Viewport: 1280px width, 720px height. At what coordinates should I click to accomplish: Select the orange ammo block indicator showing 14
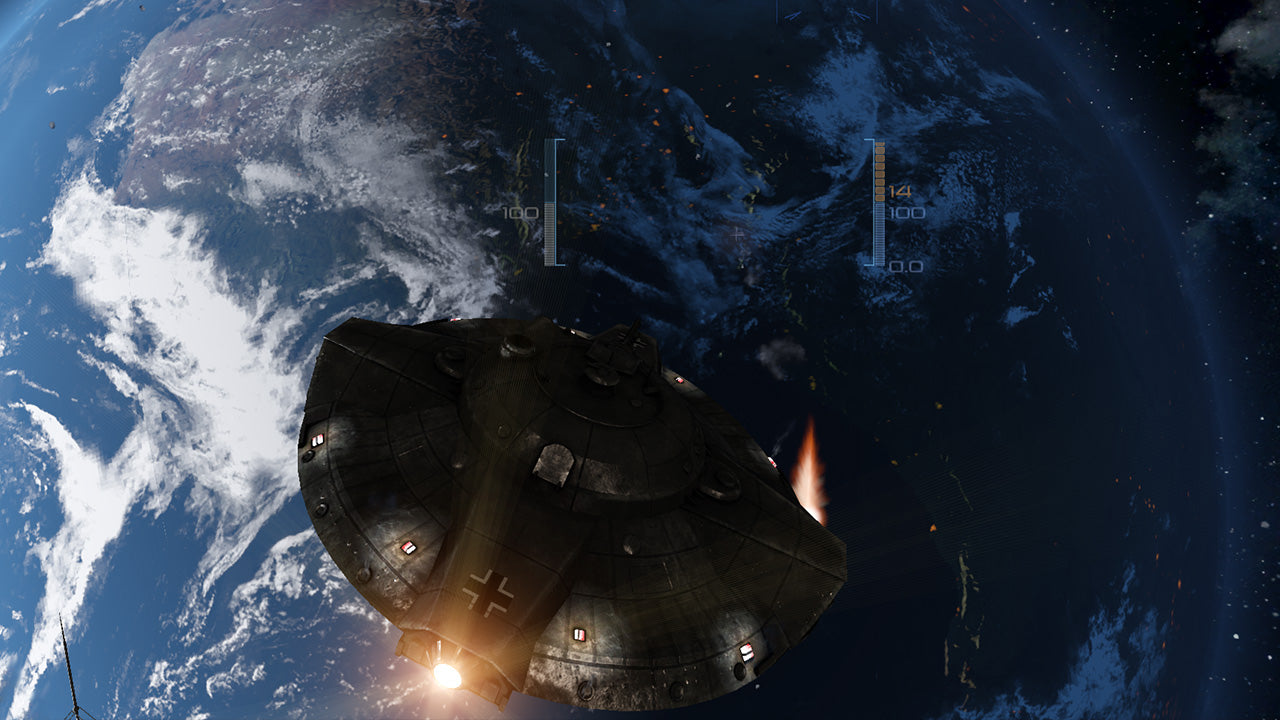880,170
